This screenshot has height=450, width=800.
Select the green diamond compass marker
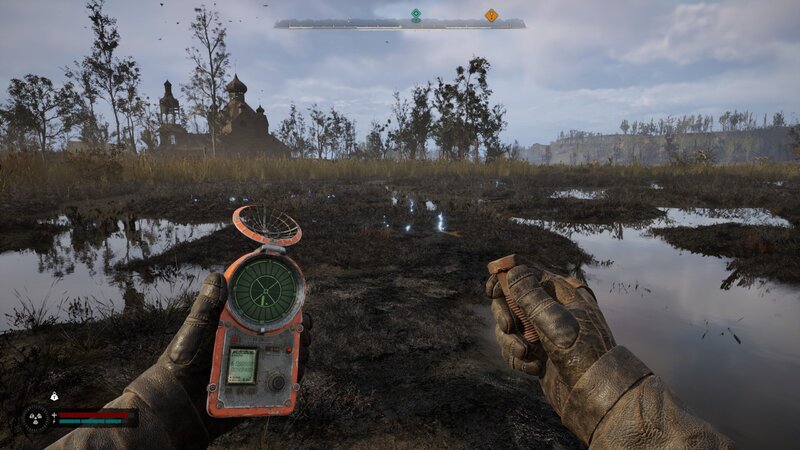416,14
